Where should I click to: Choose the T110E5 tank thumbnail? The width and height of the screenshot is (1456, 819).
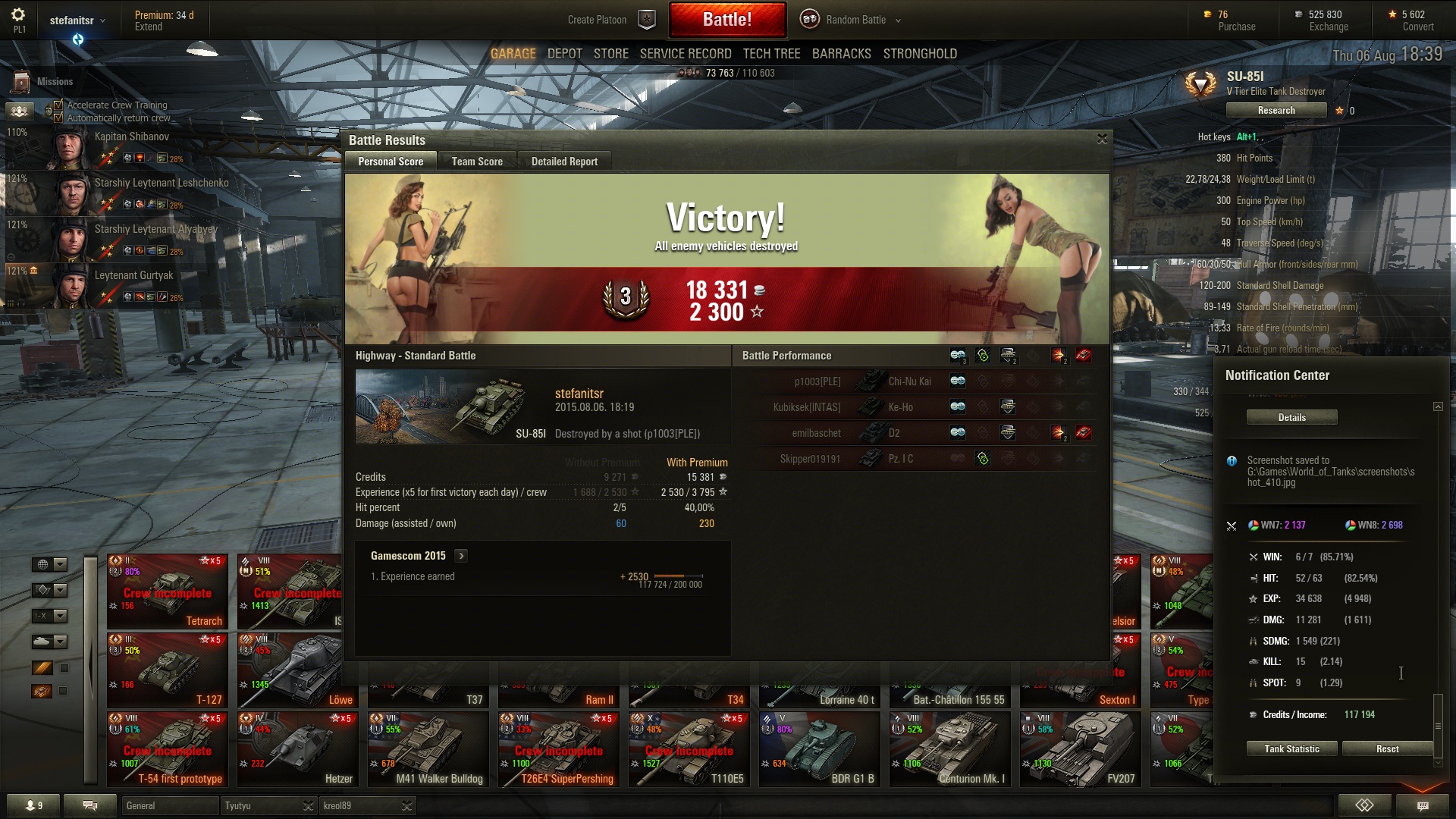tap(689, 749)
